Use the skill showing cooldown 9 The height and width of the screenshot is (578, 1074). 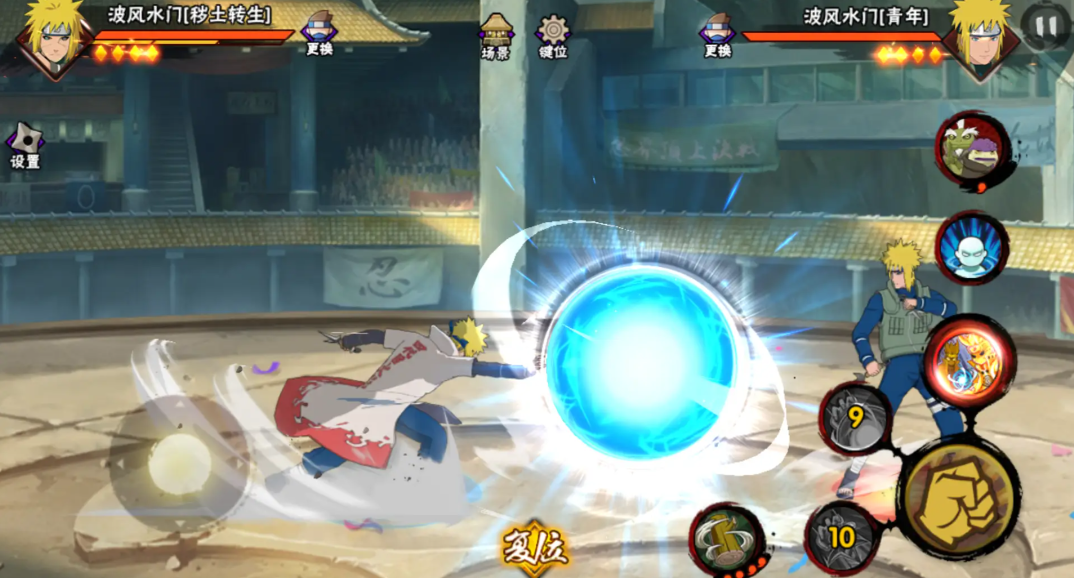856,418
